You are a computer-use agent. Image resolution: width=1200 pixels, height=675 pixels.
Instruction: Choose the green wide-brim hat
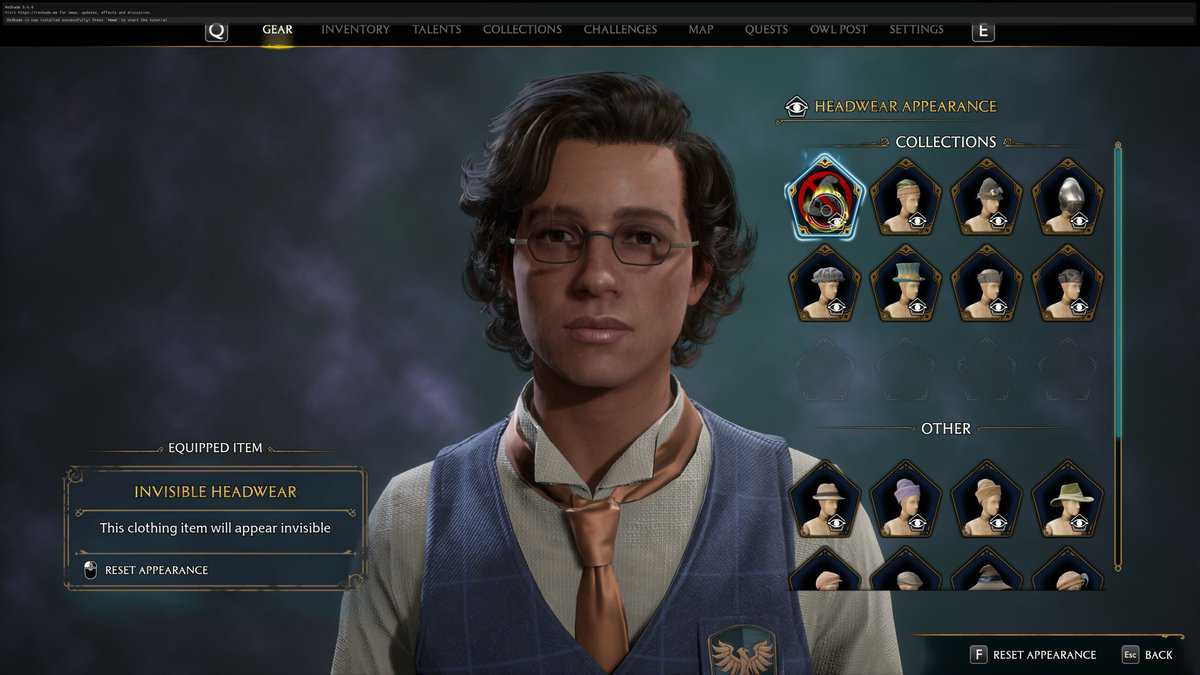(x=1067, y=498)
